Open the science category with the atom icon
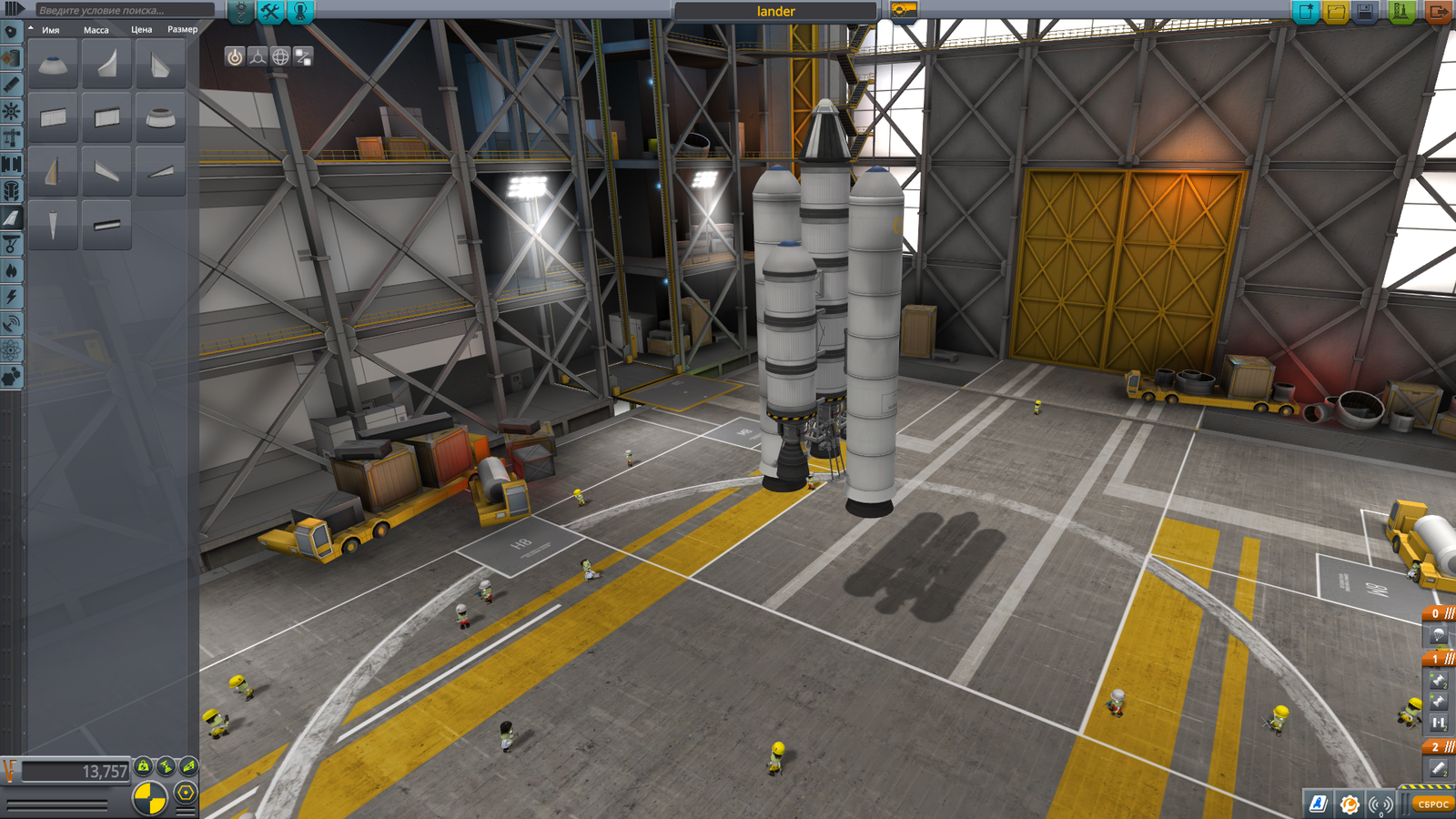Viewport: 1456px width, 819px height. pyautogui.click(x=11, y=350)
